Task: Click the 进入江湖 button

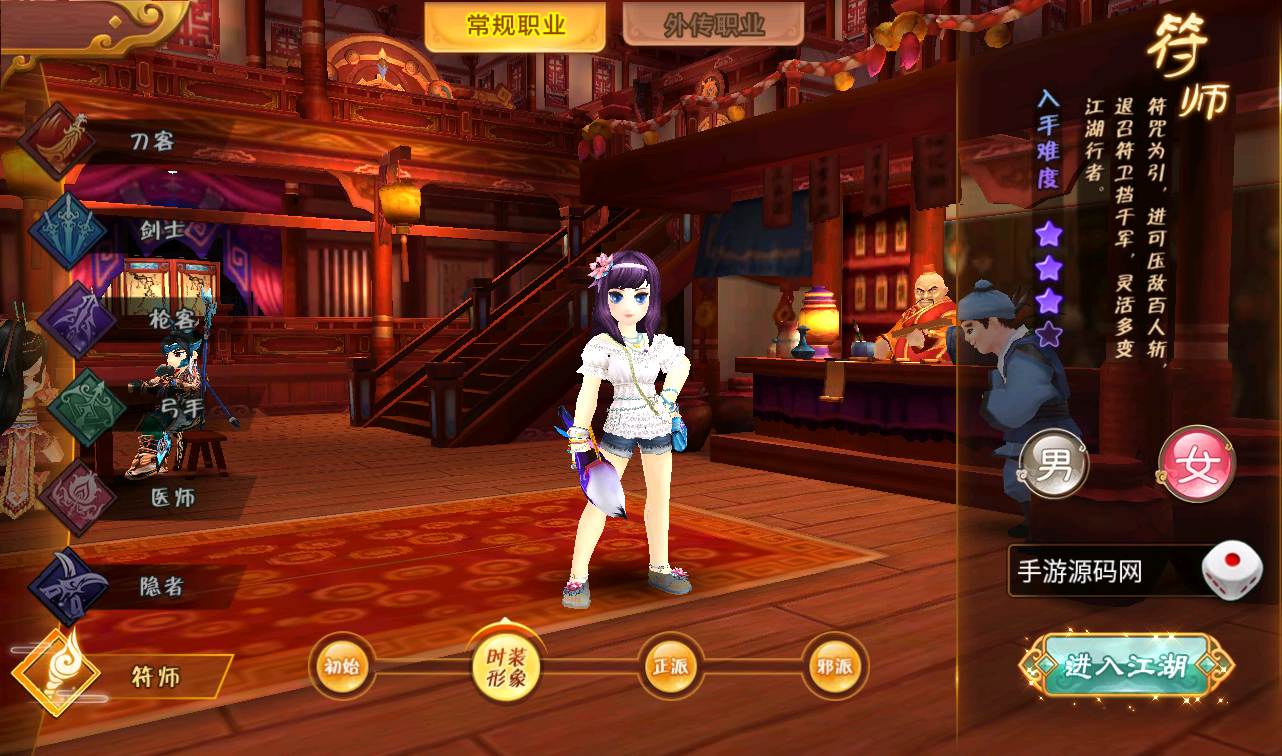Action: (x=1127, y=666)
